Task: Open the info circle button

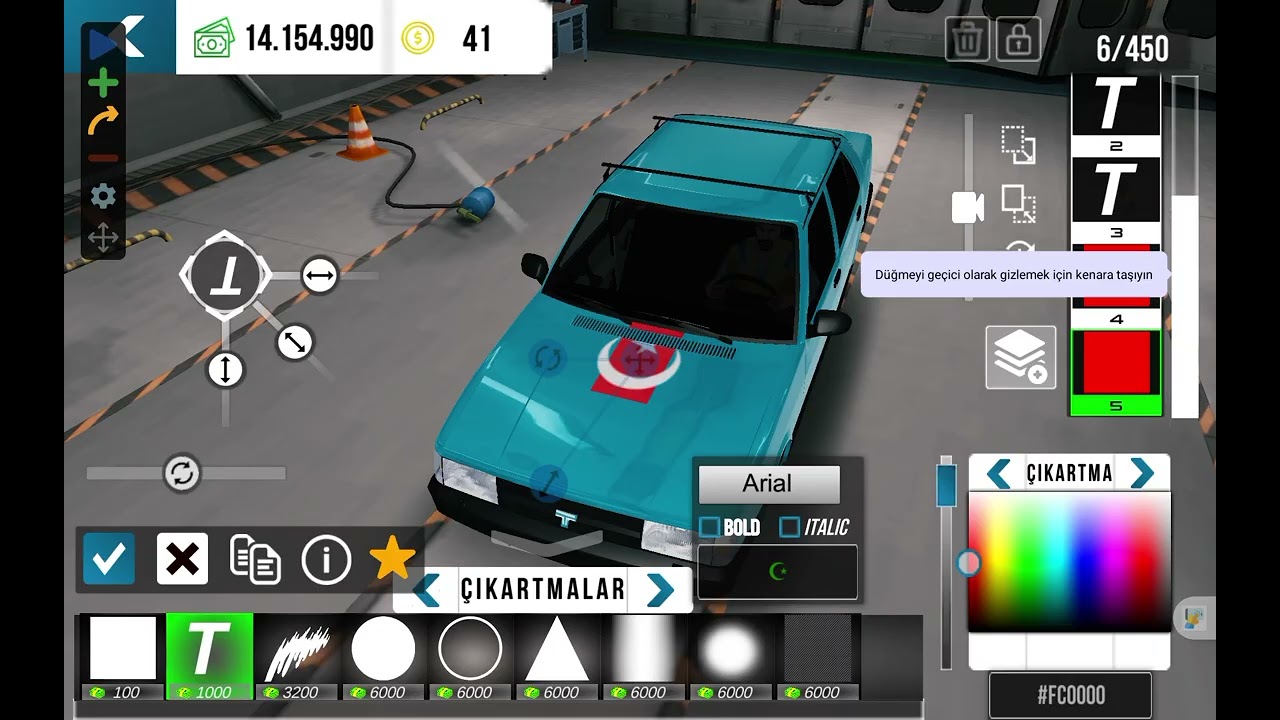Action: click(x=326, y=560)
